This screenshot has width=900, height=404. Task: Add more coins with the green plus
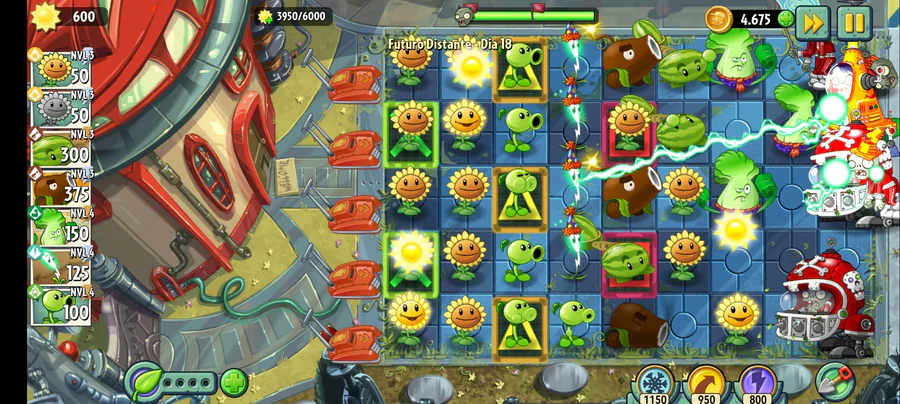(784, 19)
